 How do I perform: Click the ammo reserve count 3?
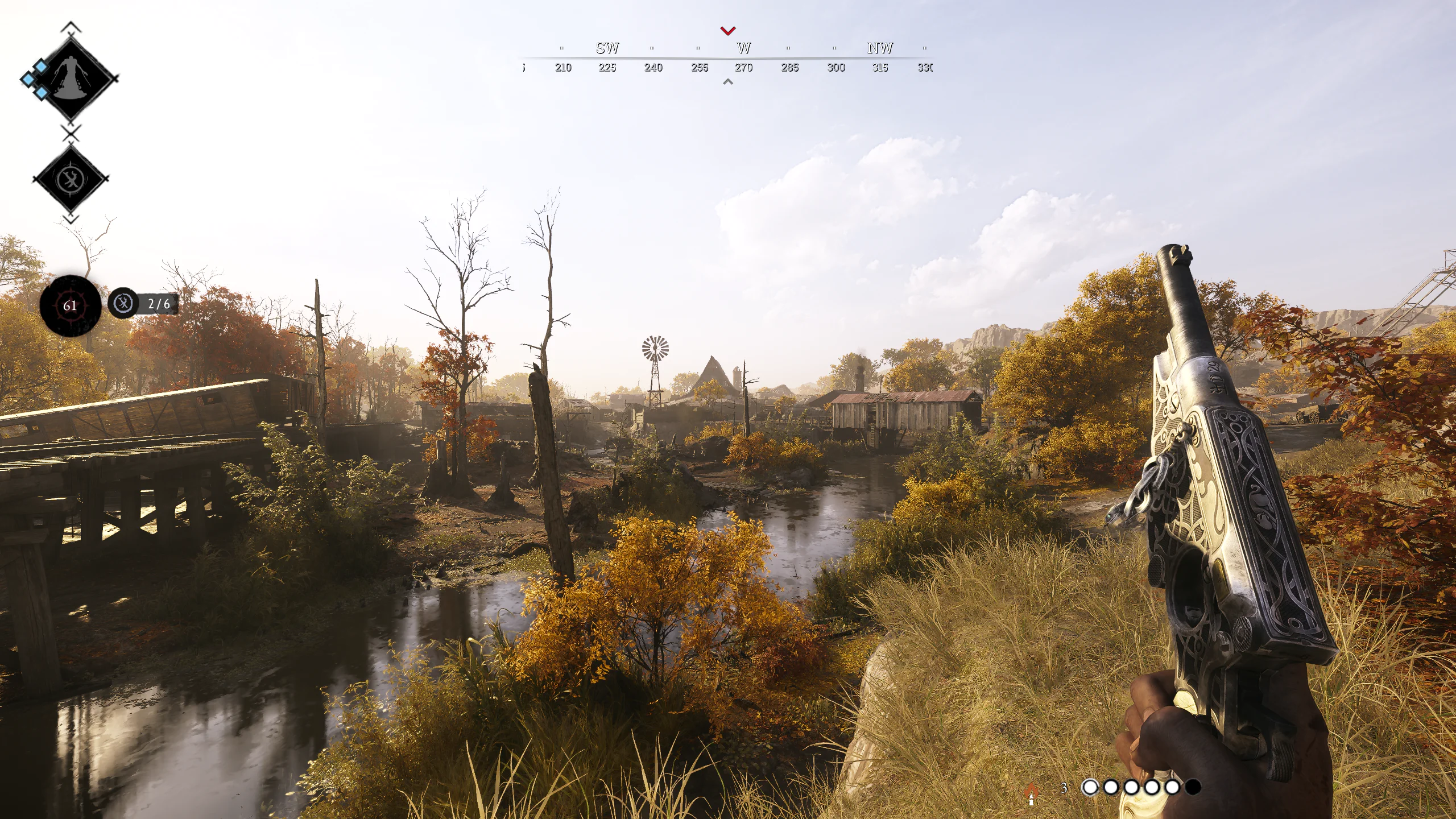(x=1064, y=788)
